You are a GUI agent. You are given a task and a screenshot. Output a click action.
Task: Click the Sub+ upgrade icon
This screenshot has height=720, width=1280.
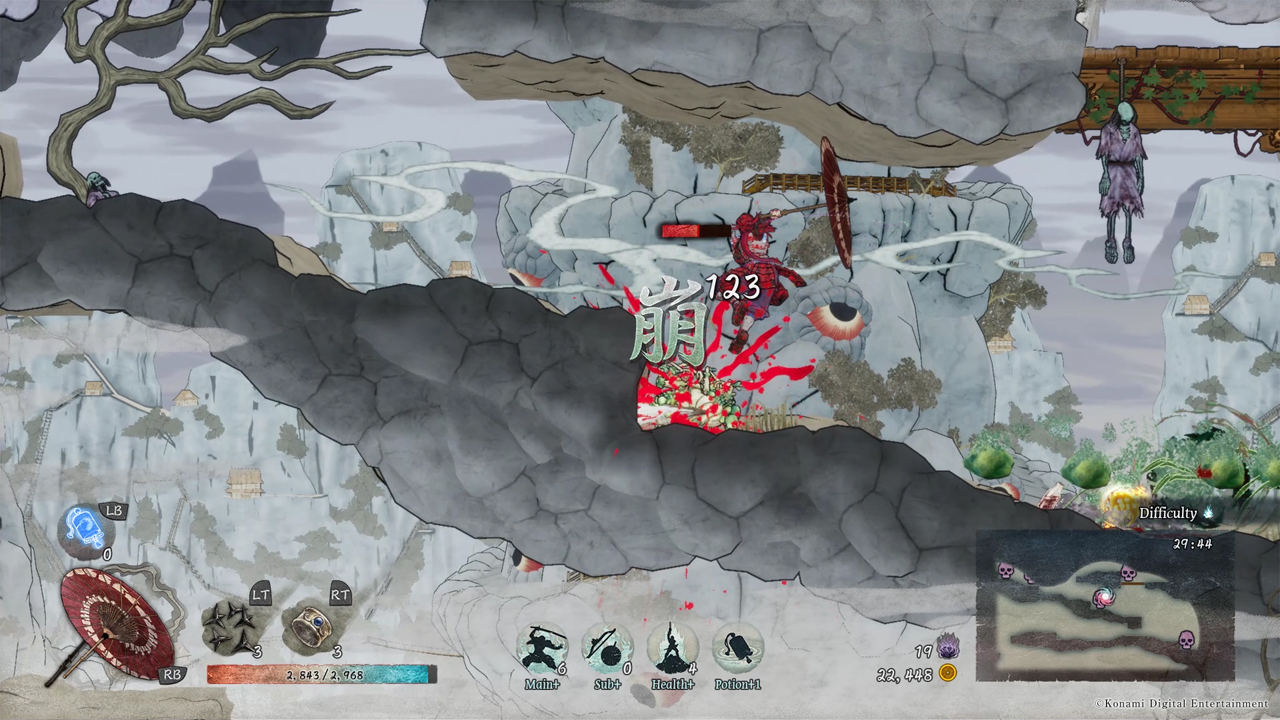coord(607,648)
